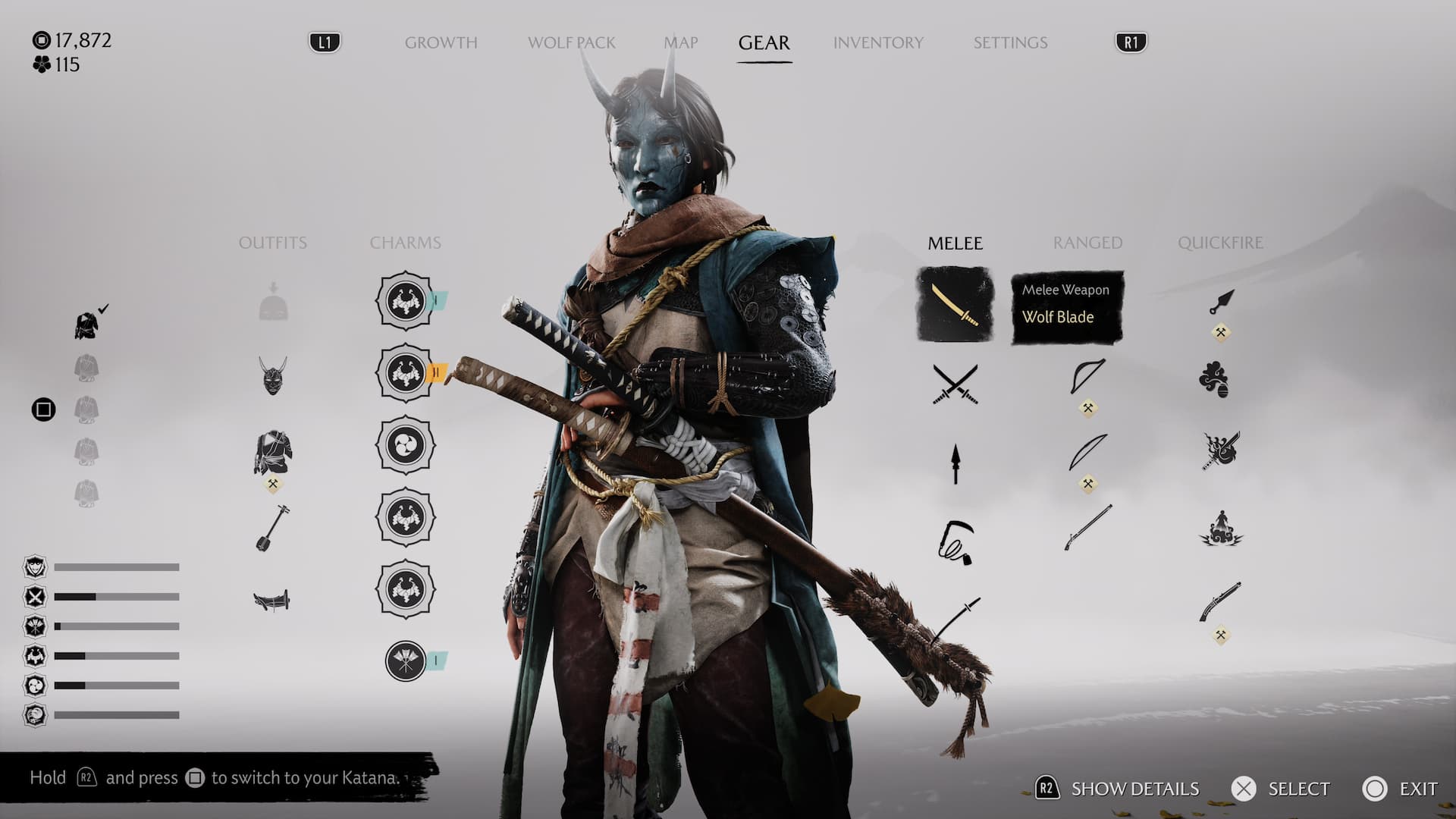This screenshot has height=819, width=1456.
Task: Choose the kunai quickfire weapon
Action: coord(1221,303)
